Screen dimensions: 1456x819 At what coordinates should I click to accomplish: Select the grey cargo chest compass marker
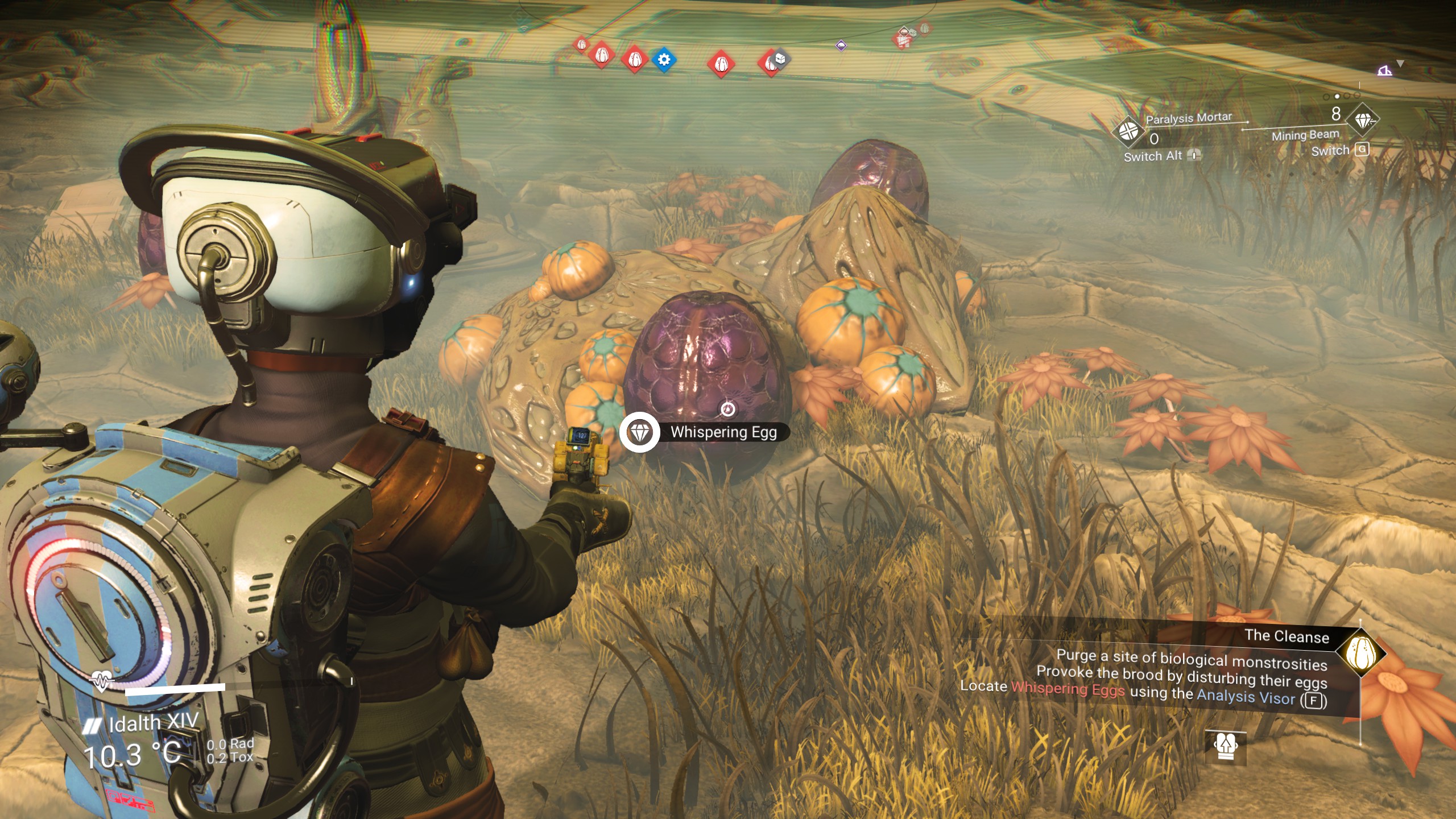point(780,57)
